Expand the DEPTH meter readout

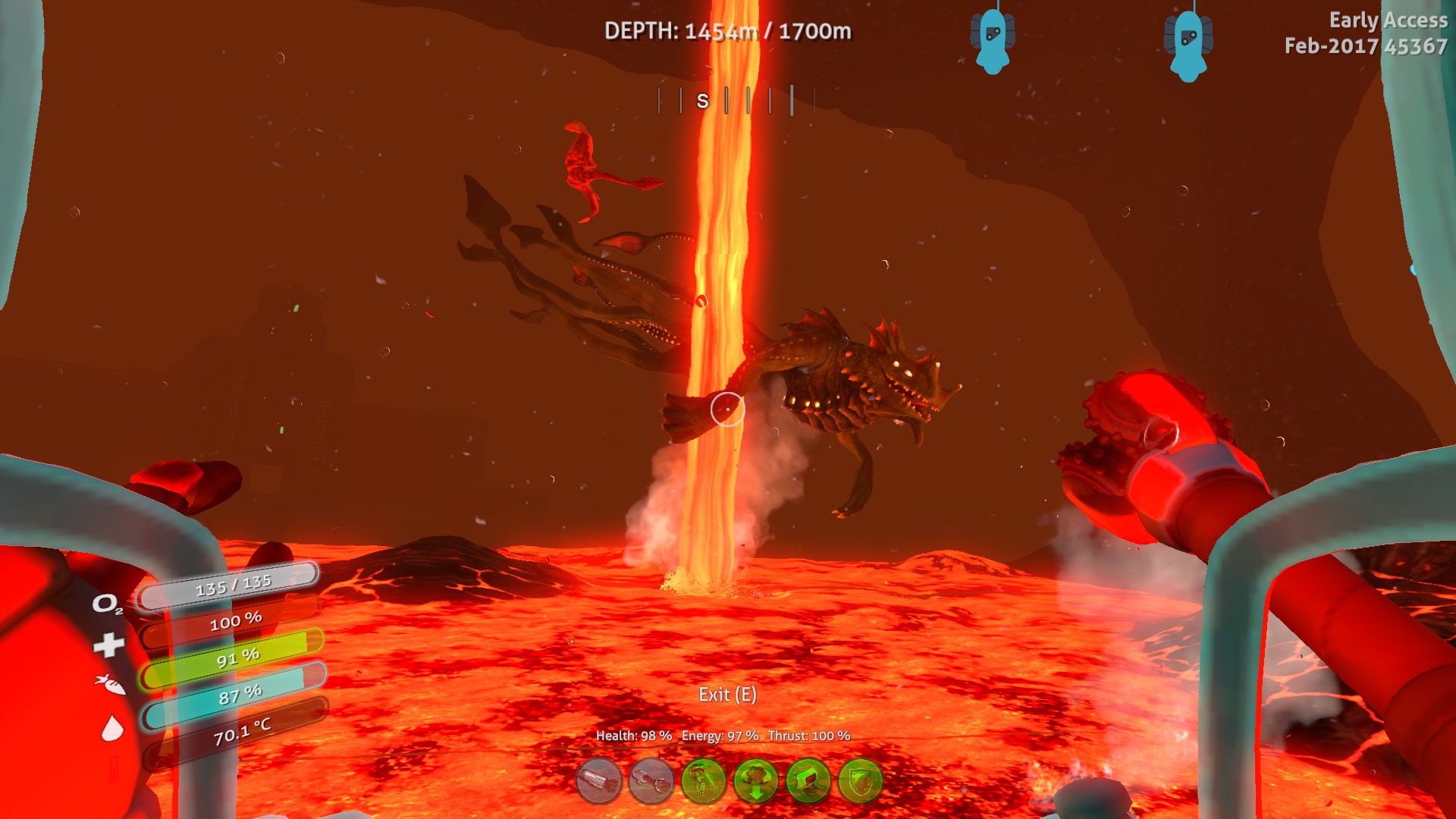pos(729,30)
